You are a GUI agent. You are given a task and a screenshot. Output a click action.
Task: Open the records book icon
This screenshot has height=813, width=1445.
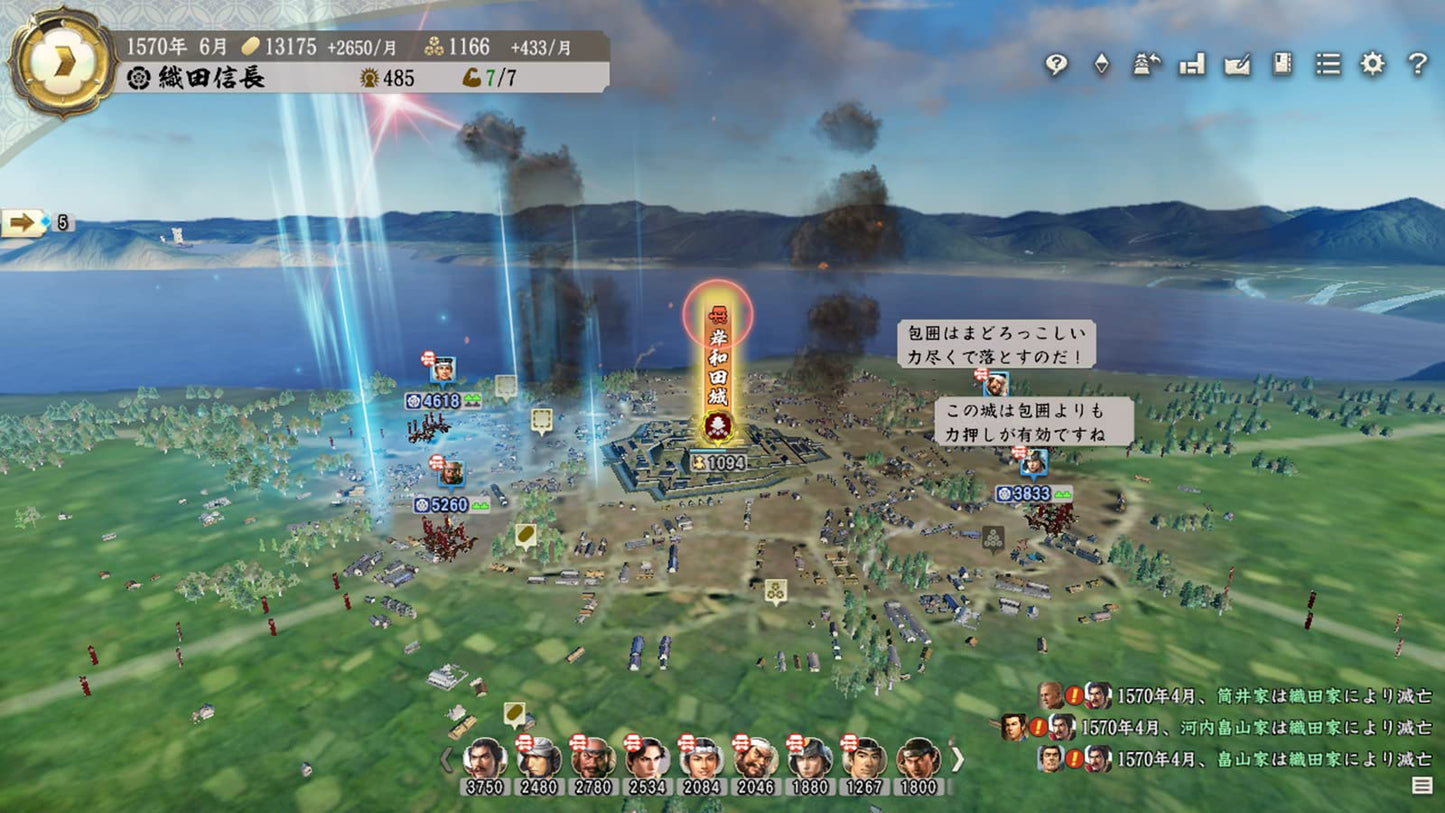[1281, 66]
